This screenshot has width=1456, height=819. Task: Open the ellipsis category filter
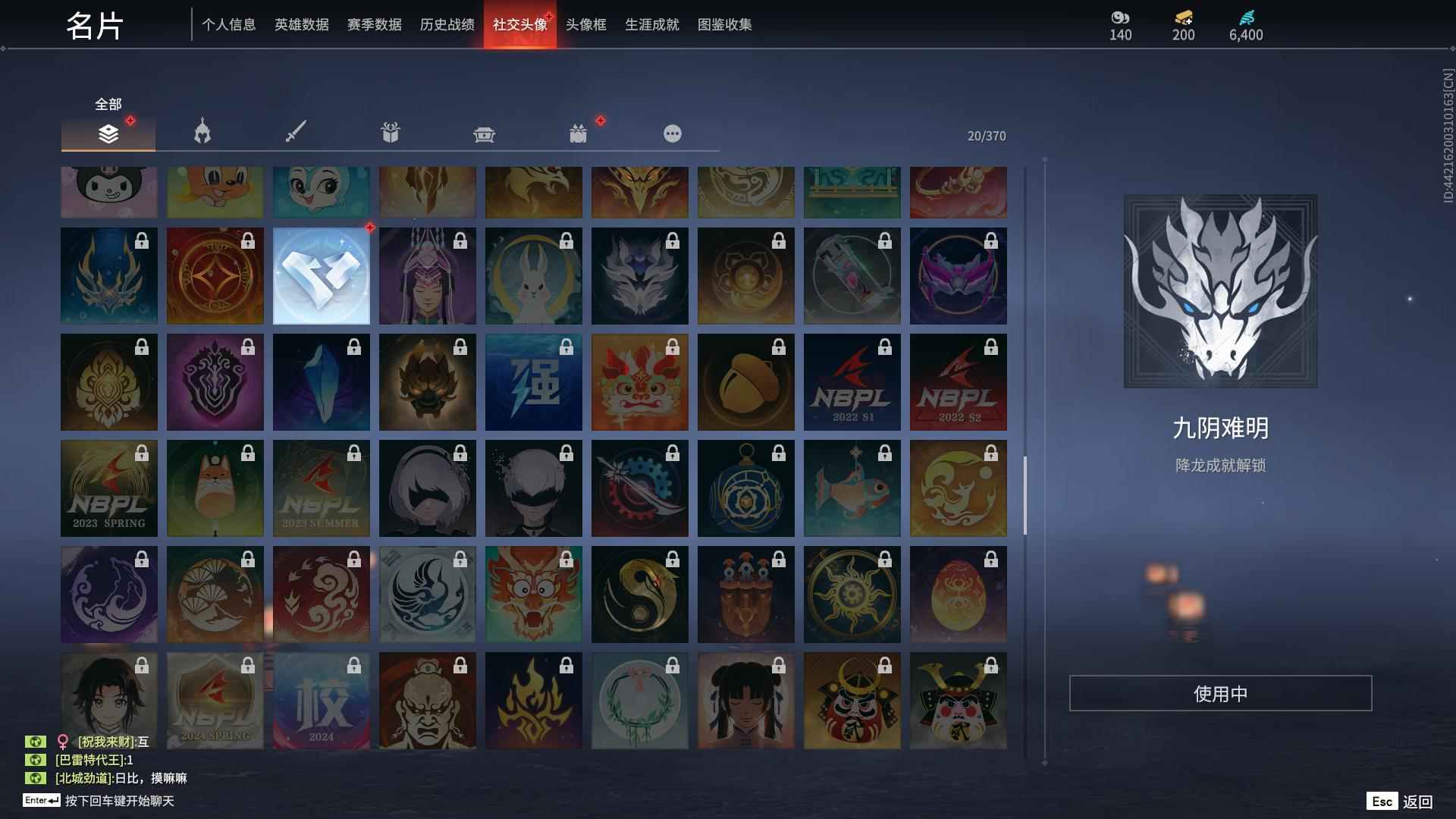pyautogui.click(x=673, y=133)
